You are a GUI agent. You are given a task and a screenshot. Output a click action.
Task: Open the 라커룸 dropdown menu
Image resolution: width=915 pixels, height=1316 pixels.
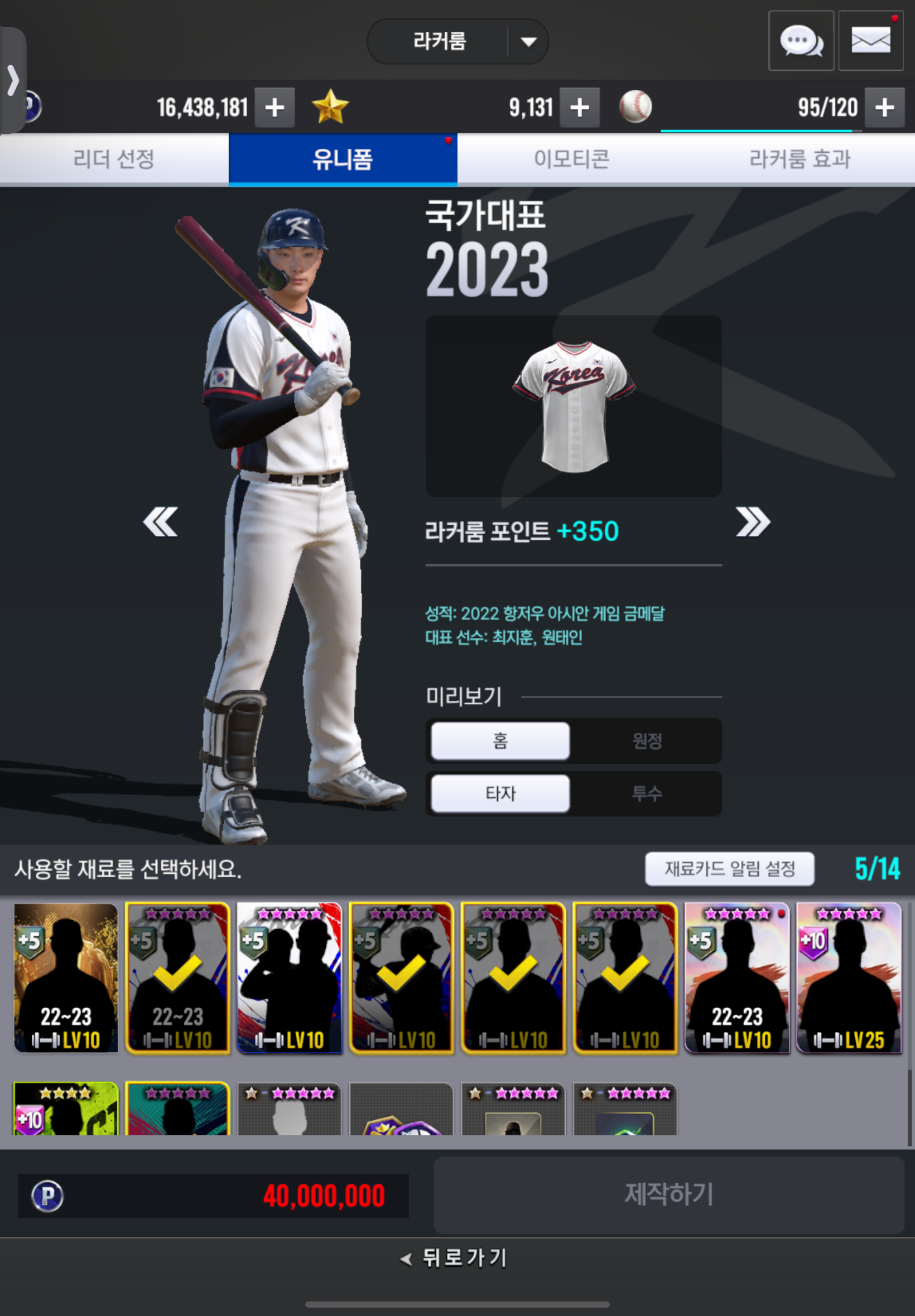coord(527,42)
